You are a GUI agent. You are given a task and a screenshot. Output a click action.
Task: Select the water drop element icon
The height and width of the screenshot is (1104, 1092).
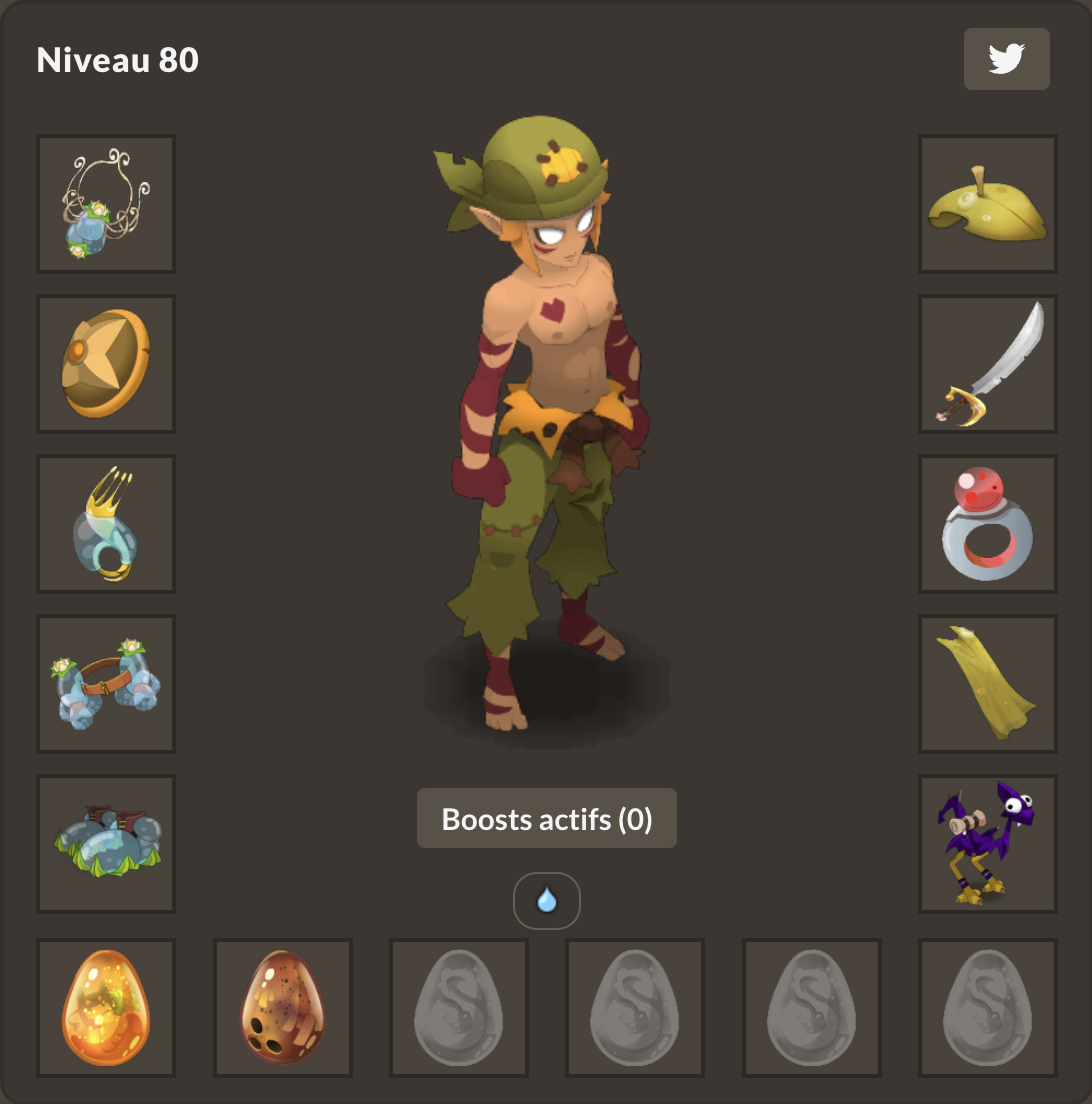546,901
